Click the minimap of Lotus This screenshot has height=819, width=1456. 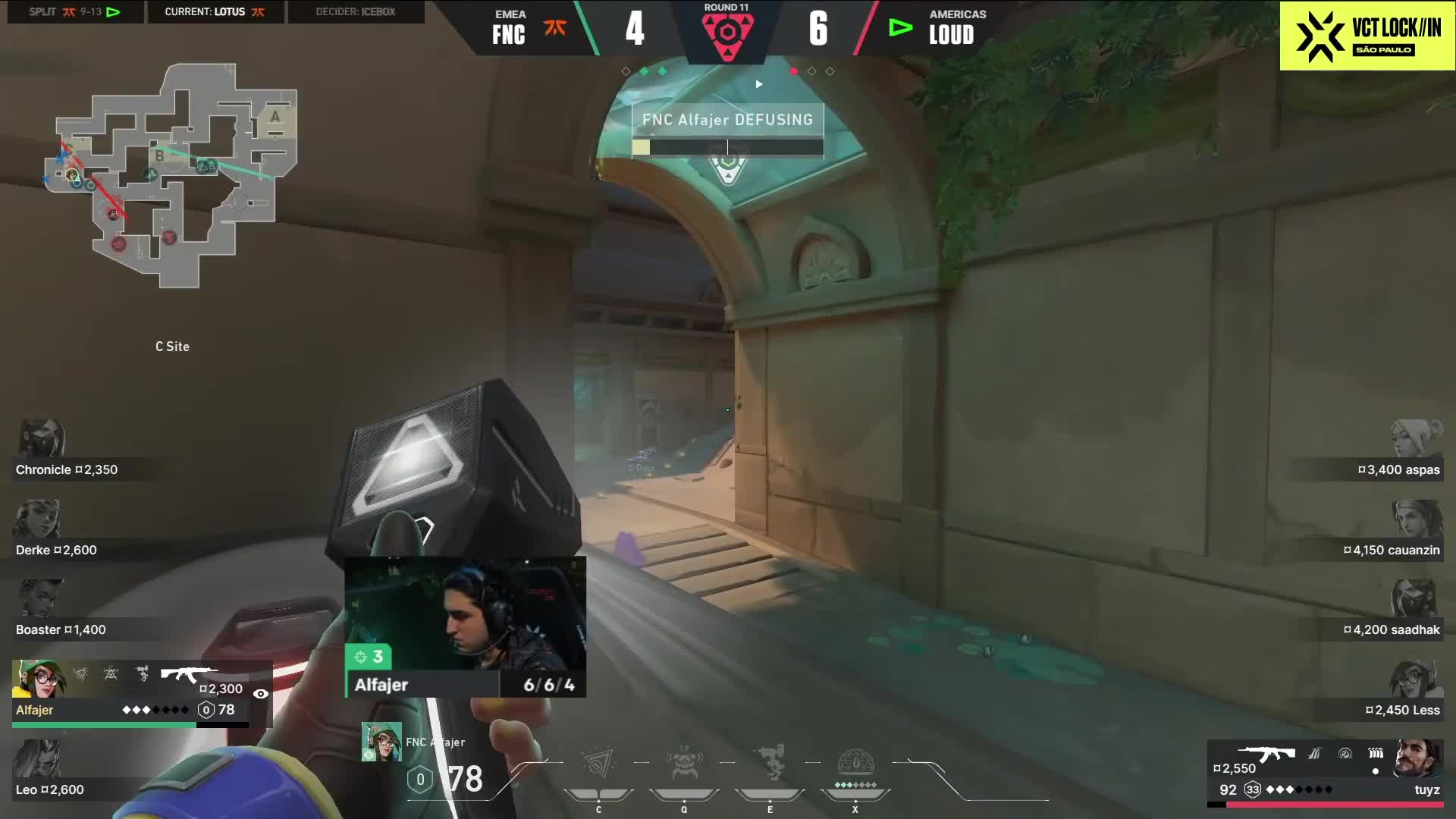[176, 176]
